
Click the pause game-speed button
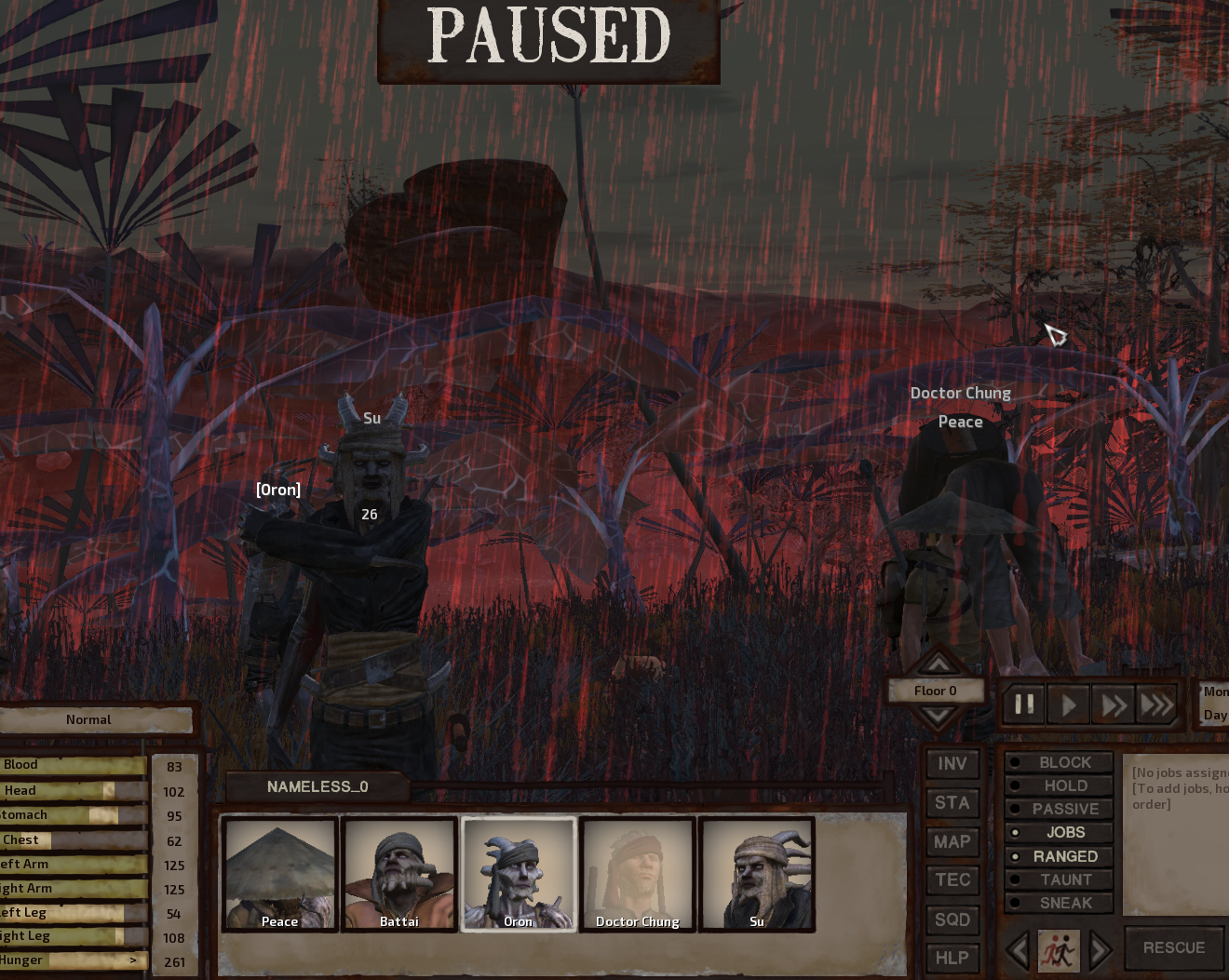[x=1024, y=705]
